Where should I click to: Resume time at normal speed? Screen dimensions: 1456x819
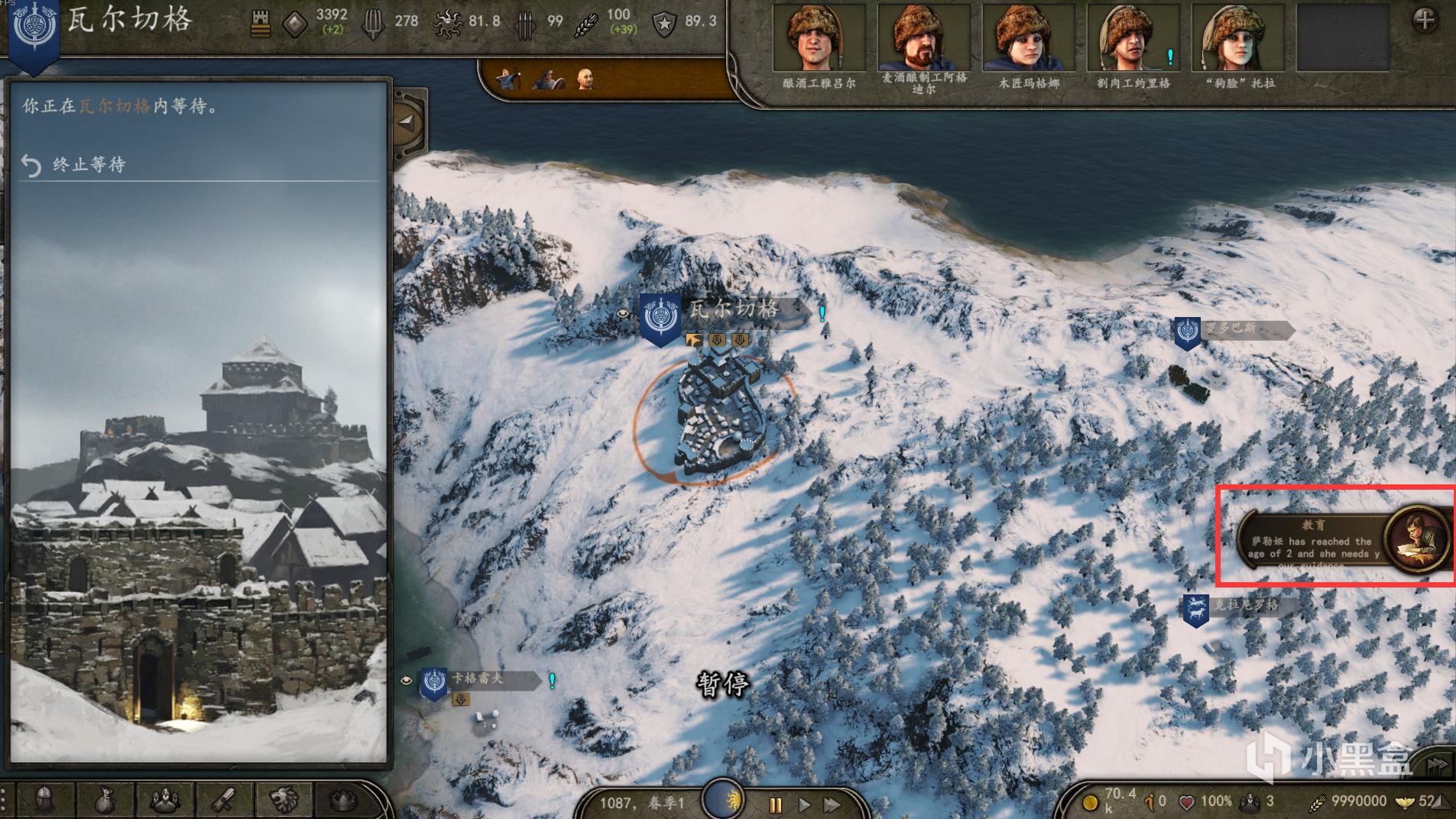(804, 804)
